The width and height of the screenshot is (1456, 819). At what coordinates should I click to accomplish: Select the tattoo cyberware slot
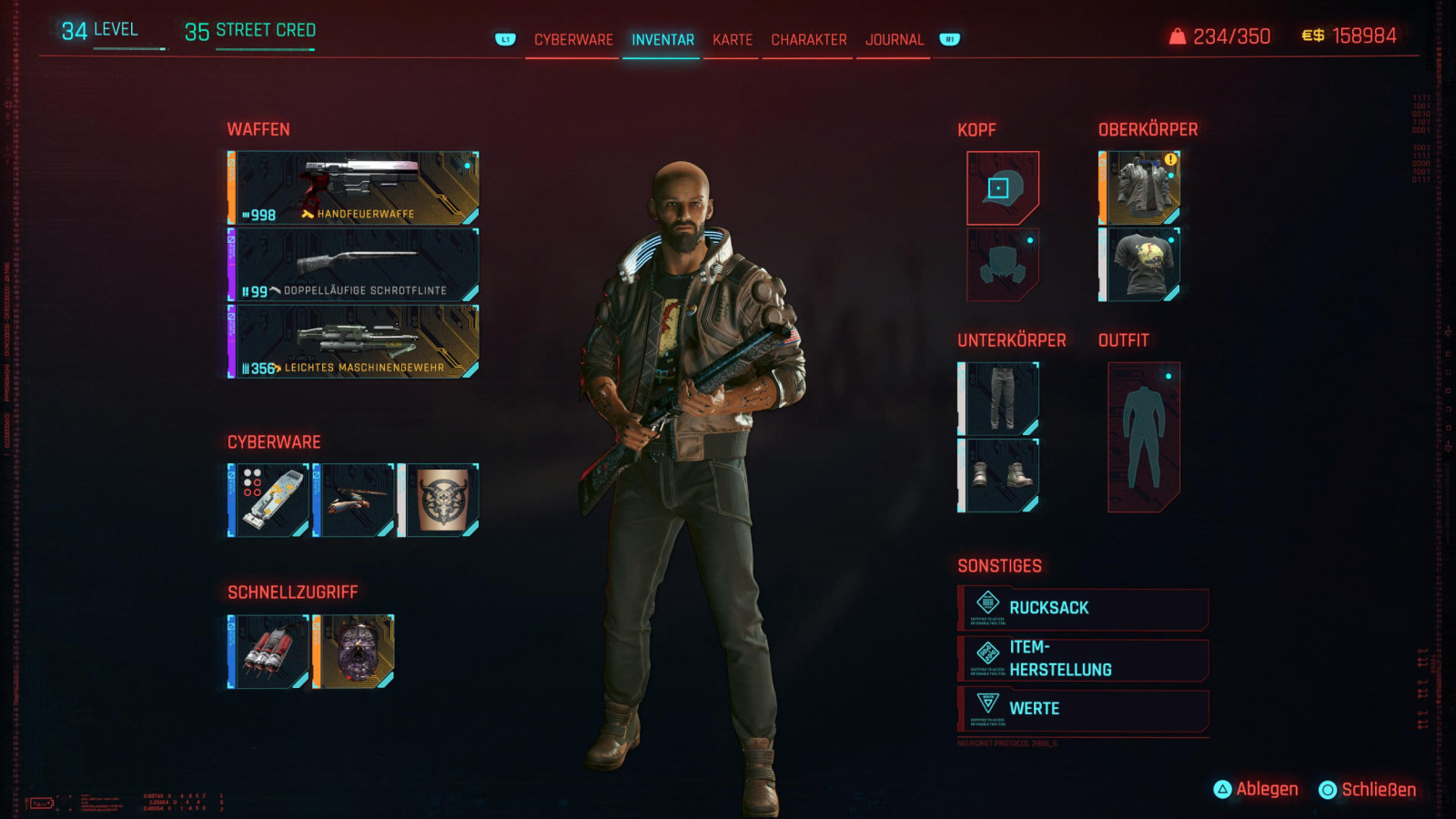[440, 500]
